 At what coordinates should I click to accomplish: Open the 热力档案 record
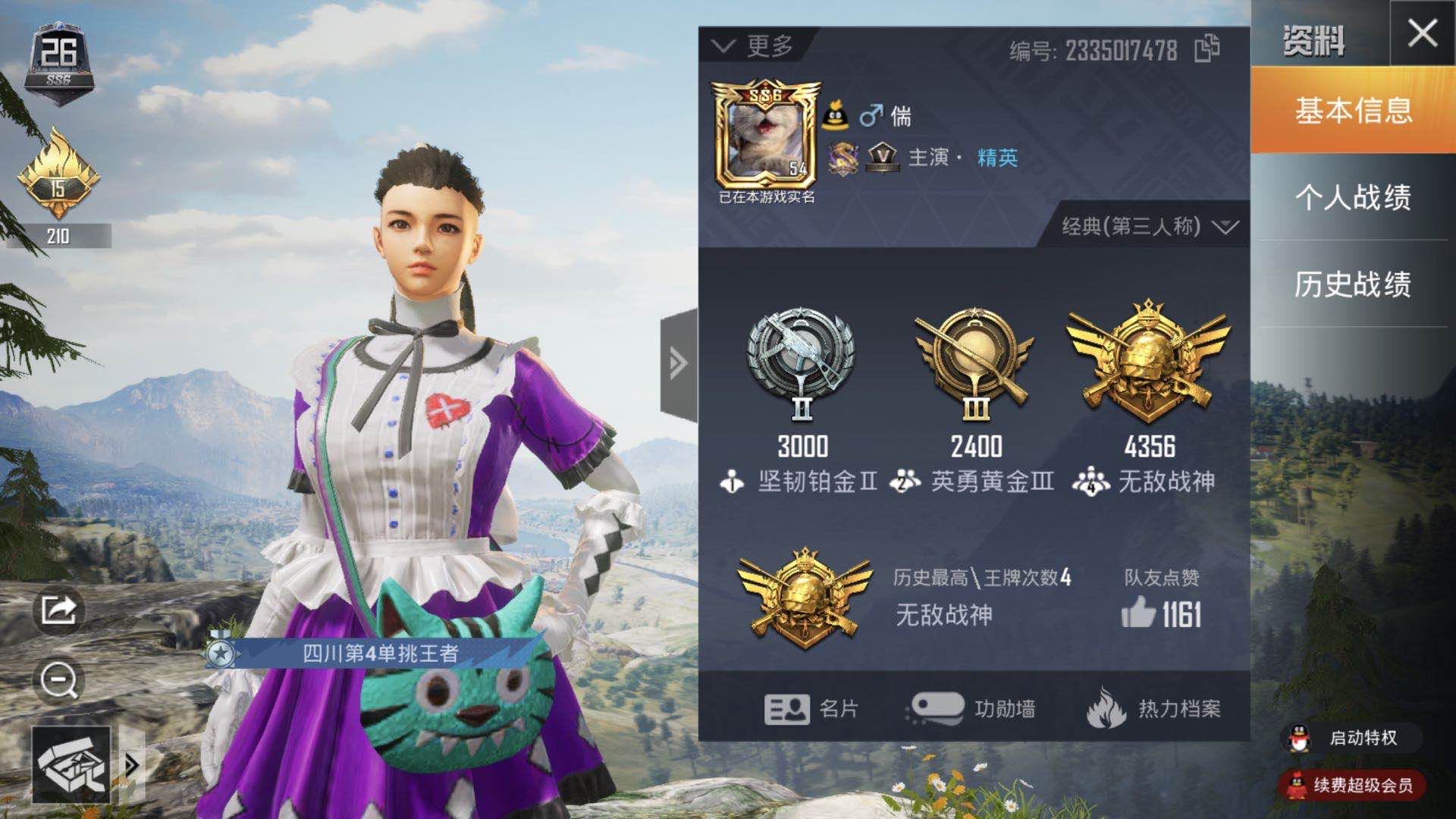1153,709
